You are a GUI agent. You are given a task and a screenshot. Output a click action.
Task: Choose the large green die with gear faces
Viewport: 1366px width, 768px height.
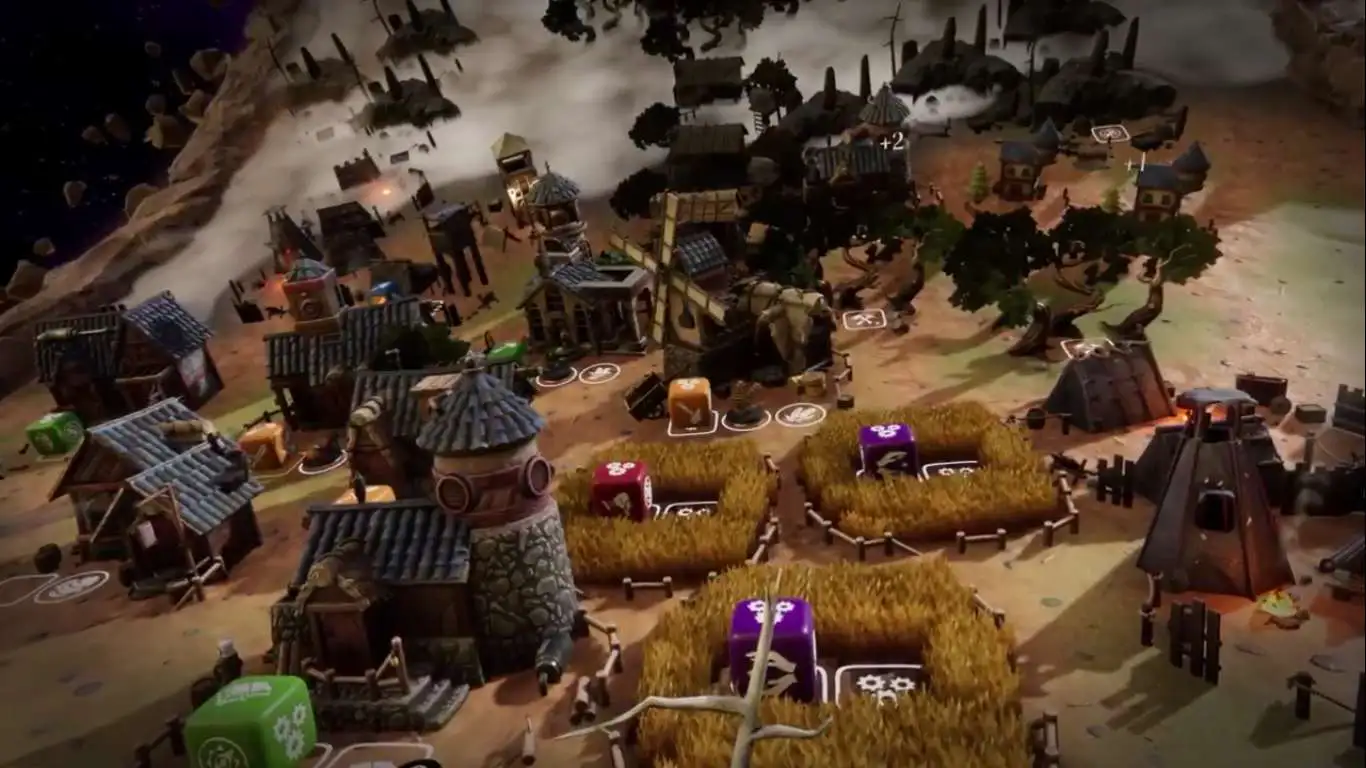[x=250, y=723]
